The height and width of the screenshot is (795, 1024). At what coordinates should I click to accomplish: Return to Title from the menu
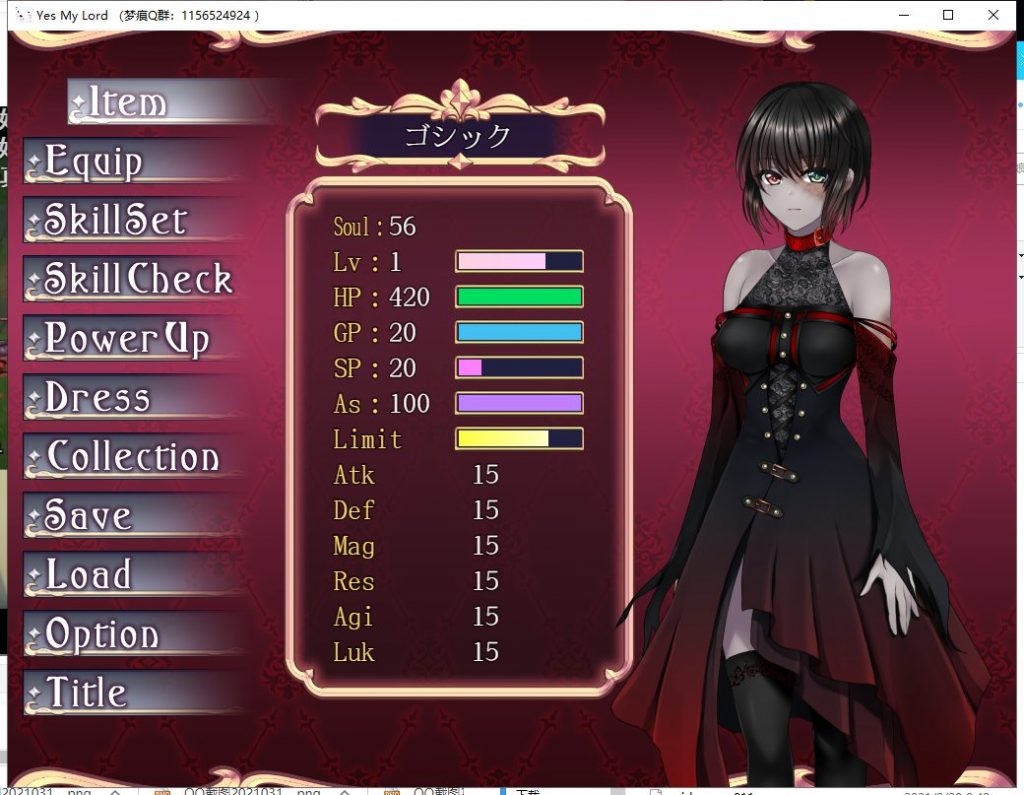point(87,693)
